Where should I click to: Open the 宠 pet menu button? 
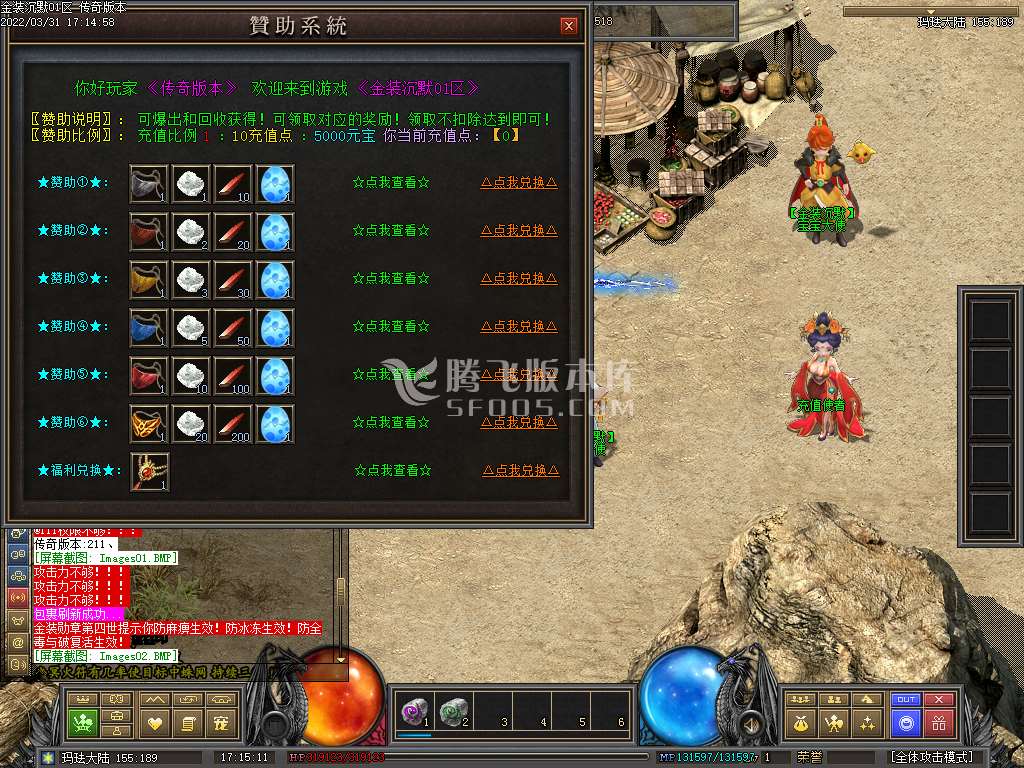pos(222,722)
